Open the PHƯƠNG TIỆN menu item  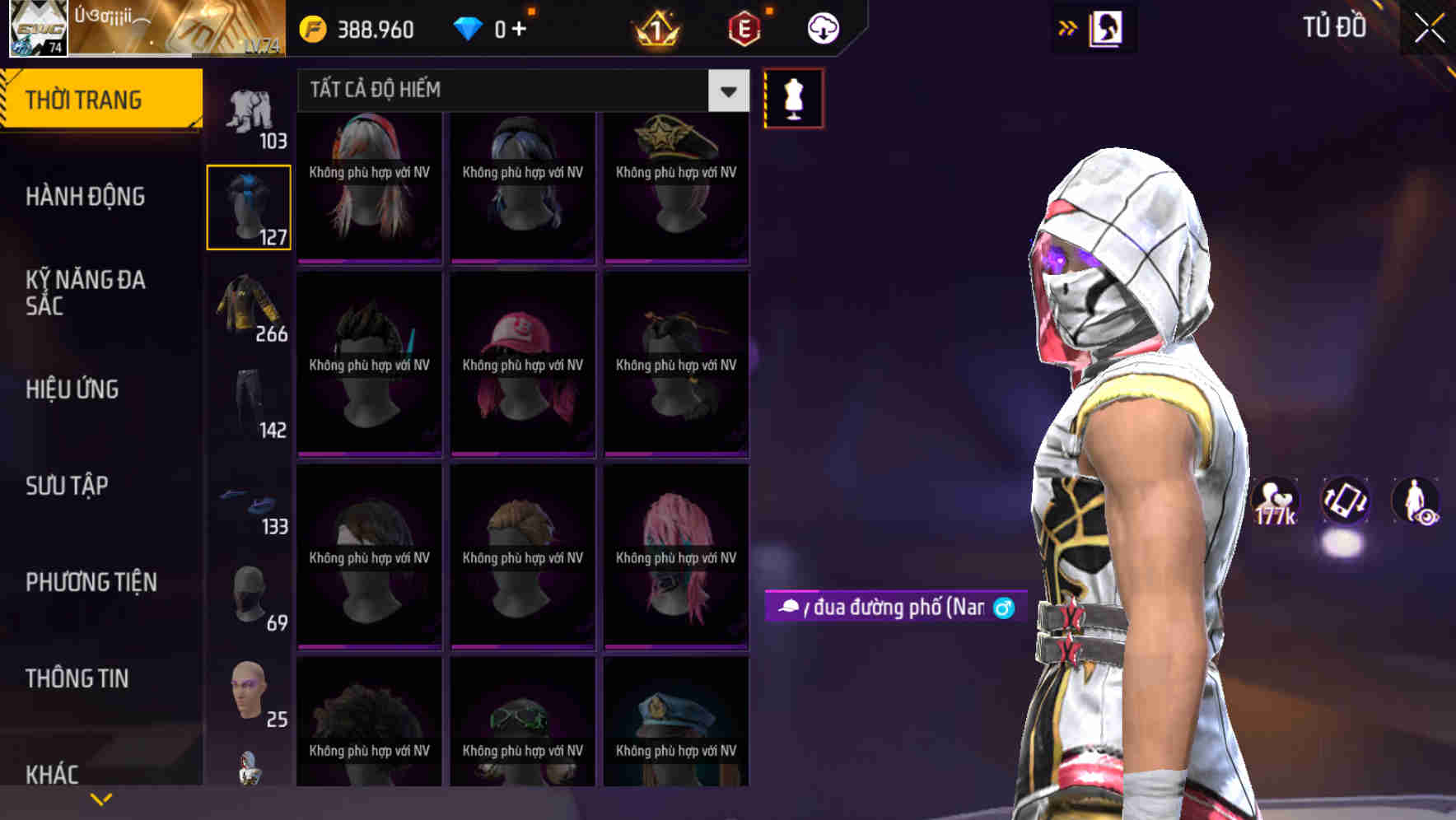[91, 581]
